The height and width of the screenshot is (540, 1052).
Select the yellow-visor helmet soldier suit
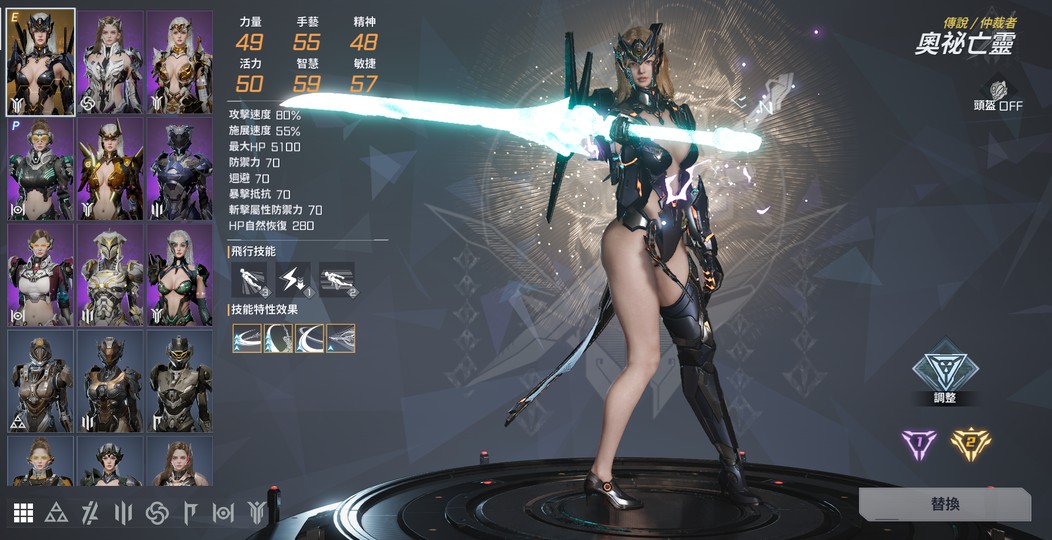coord(180,380)
